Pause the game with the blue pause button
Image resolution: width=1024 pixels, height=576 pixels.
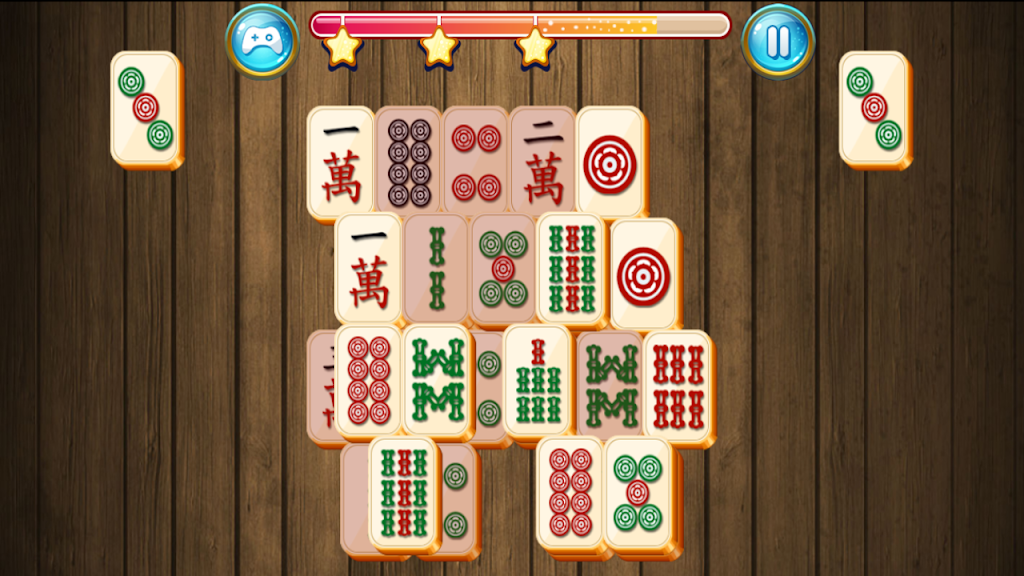point(778,41)
